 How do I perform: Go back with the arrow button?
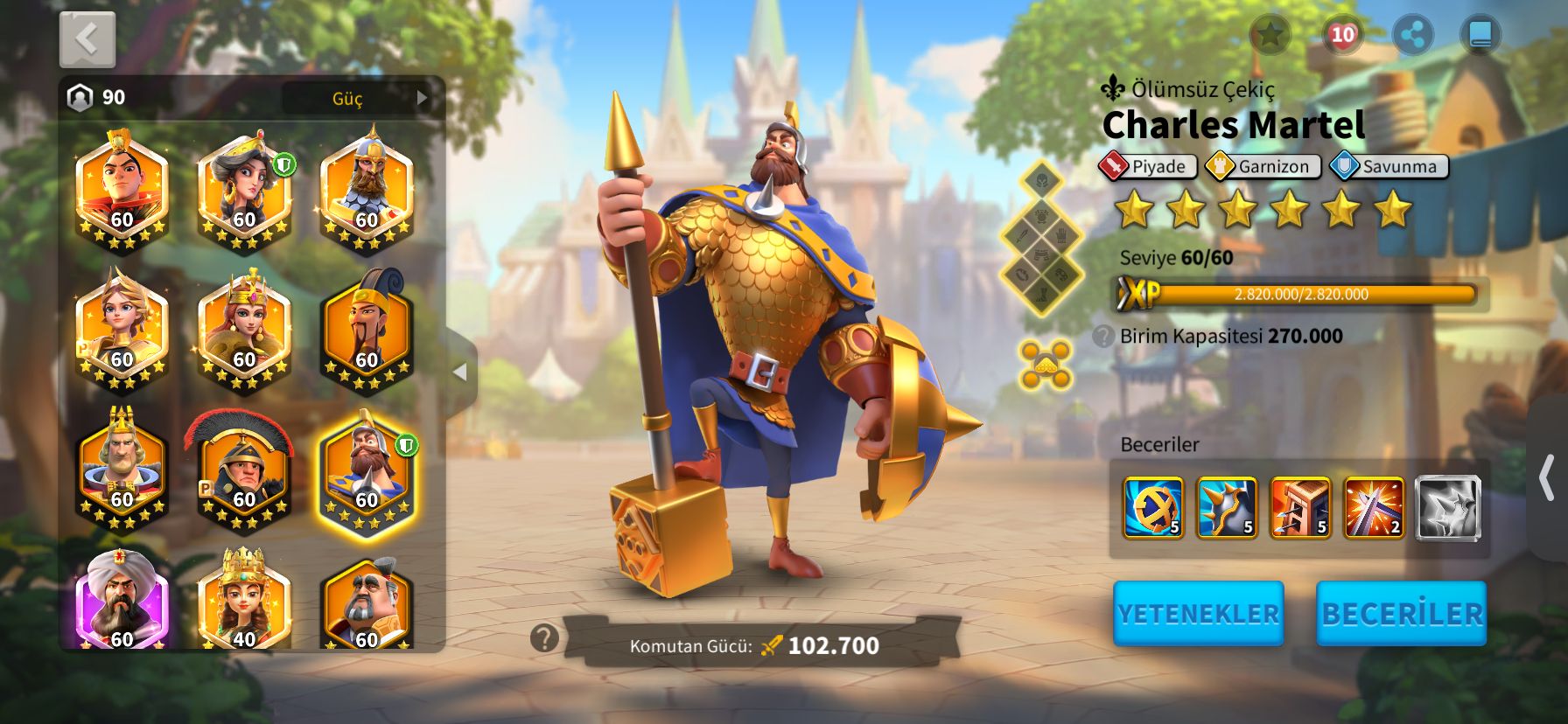(x=87, y=39)
